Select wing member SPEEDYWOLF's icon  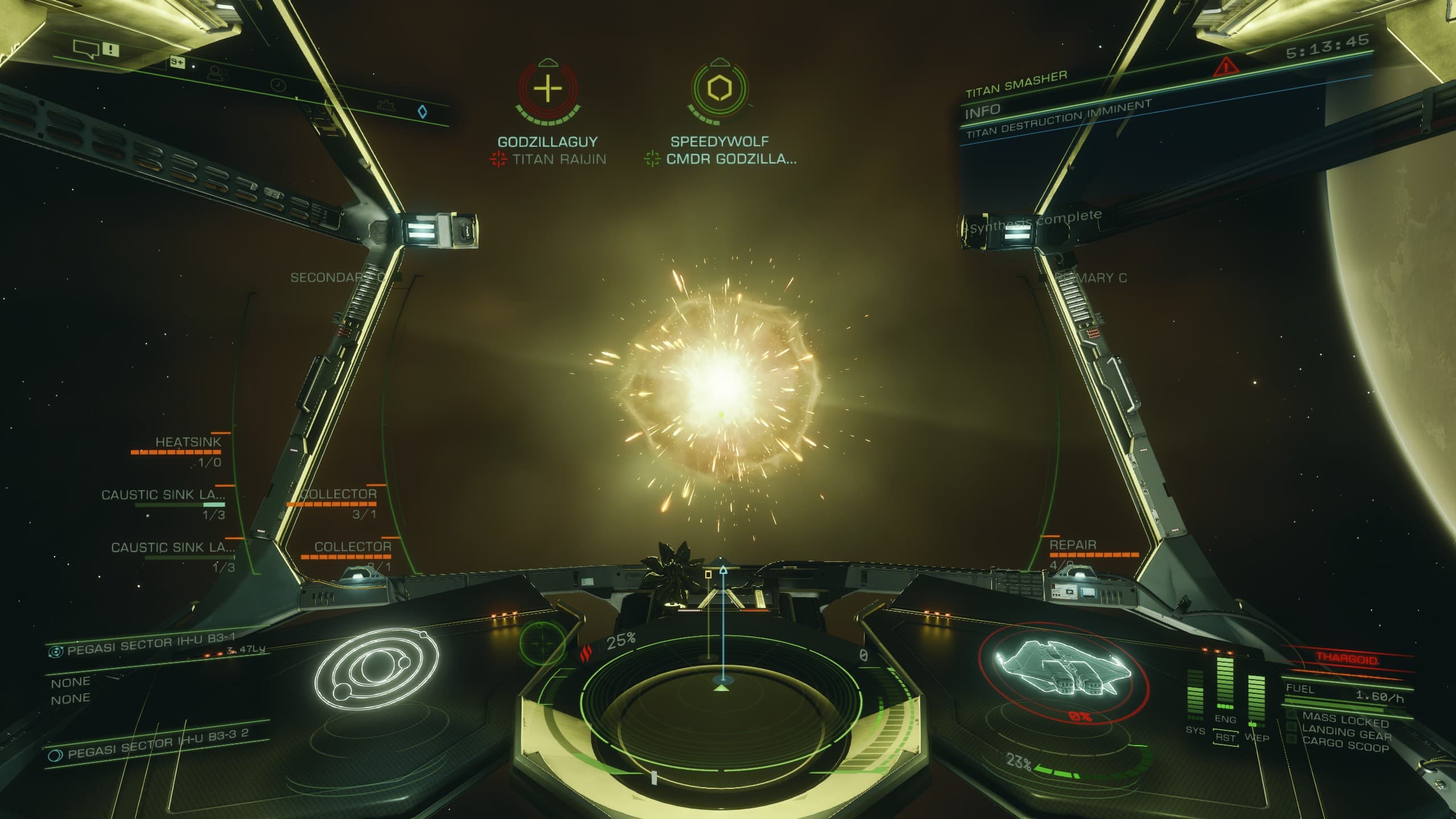(719, 89)
